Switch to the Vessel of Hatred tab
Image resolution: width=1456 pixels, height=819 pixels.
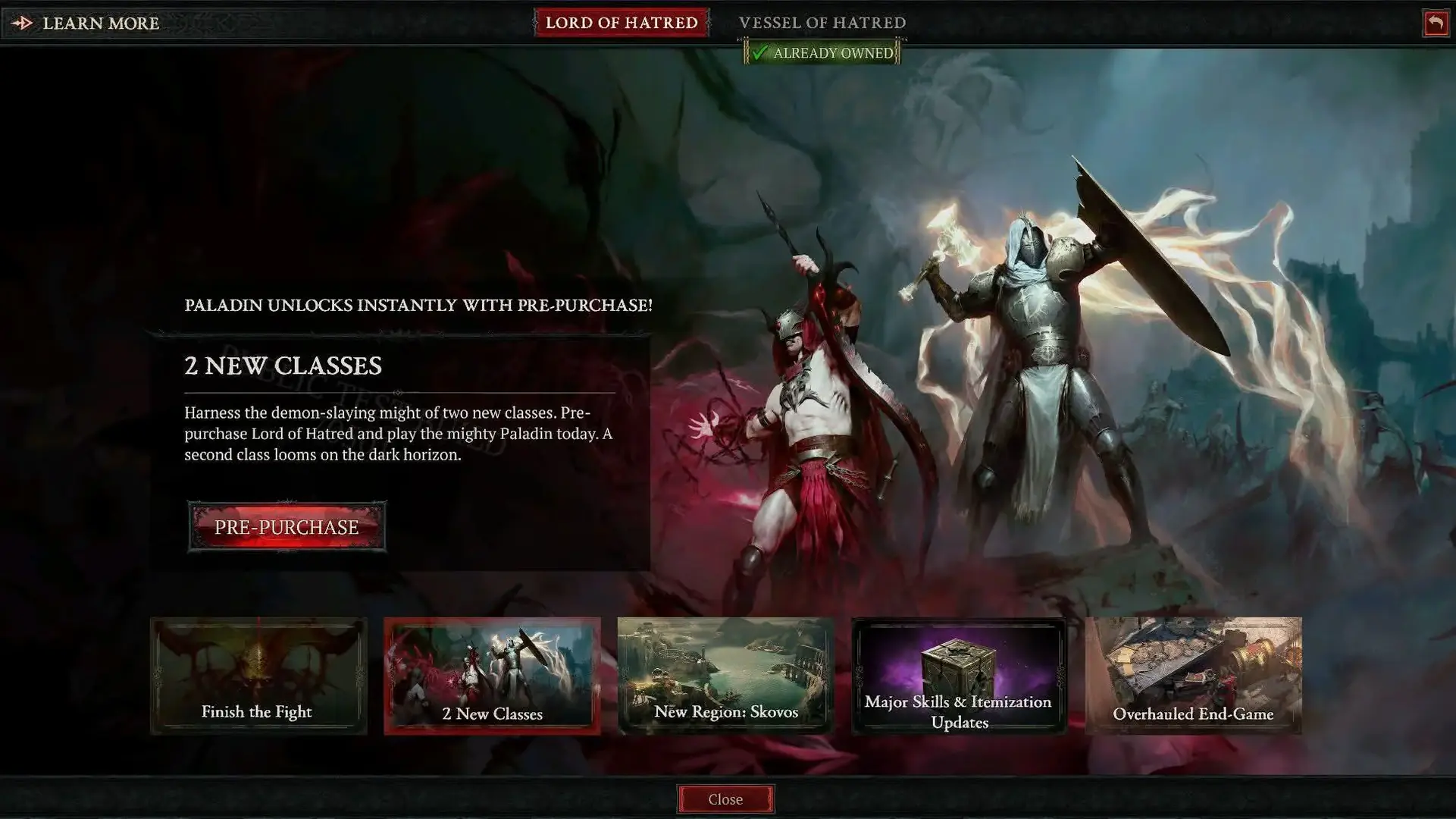tap(824, 23)
